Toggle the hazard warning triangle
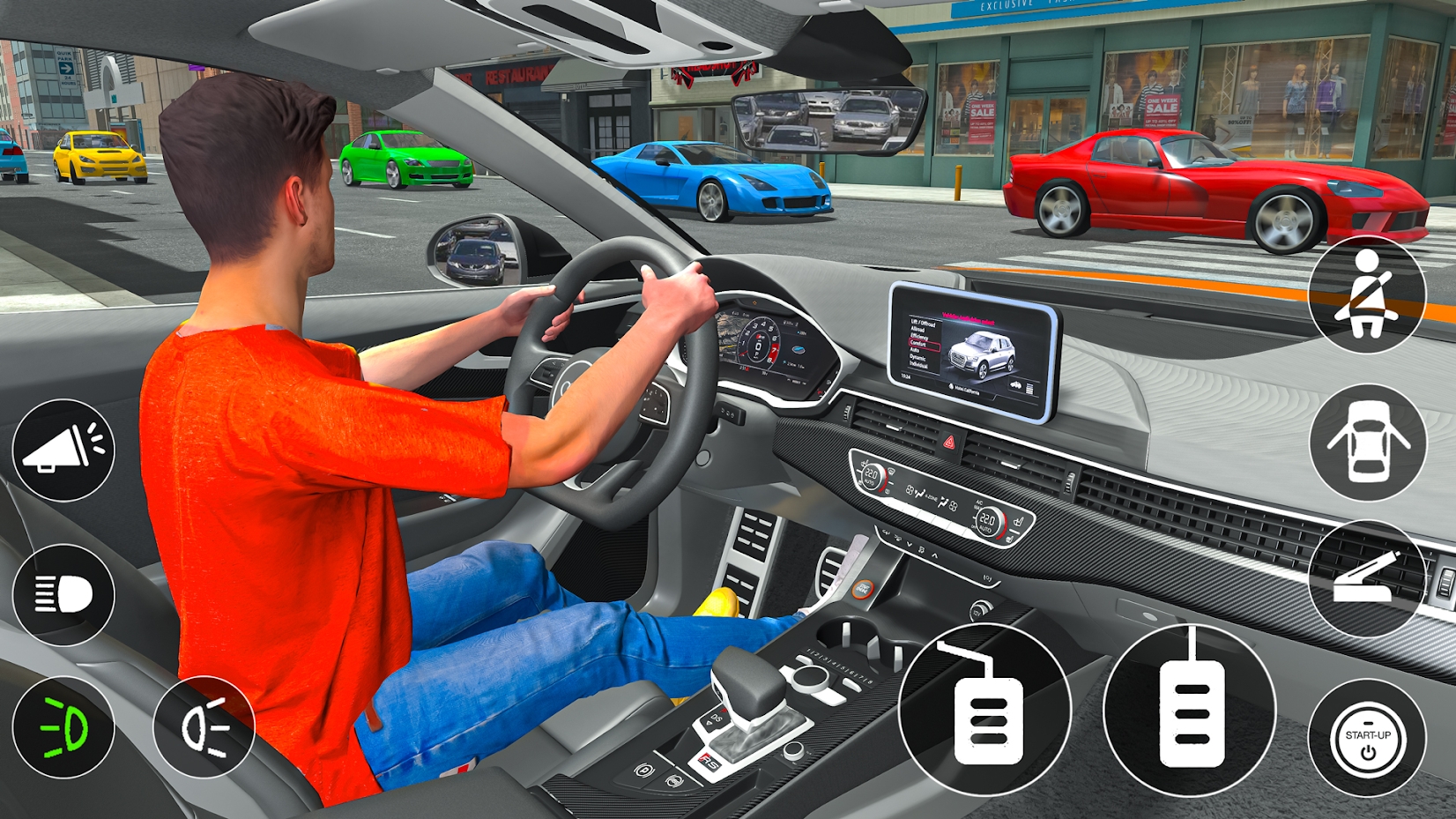 948,443
